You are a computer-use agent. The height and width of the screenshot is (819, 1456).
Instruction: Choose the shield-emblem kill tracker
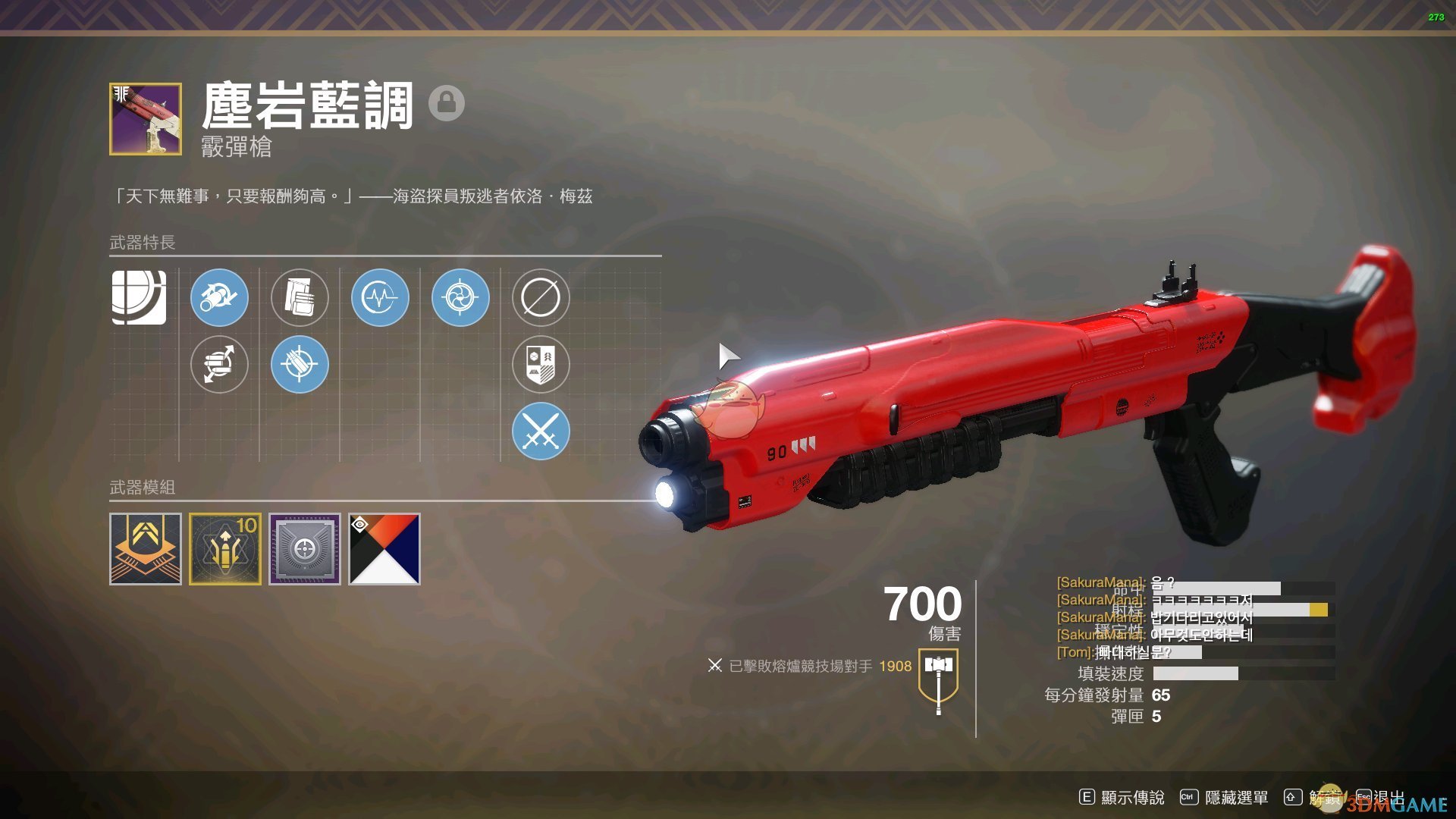(x=541, y=365)
